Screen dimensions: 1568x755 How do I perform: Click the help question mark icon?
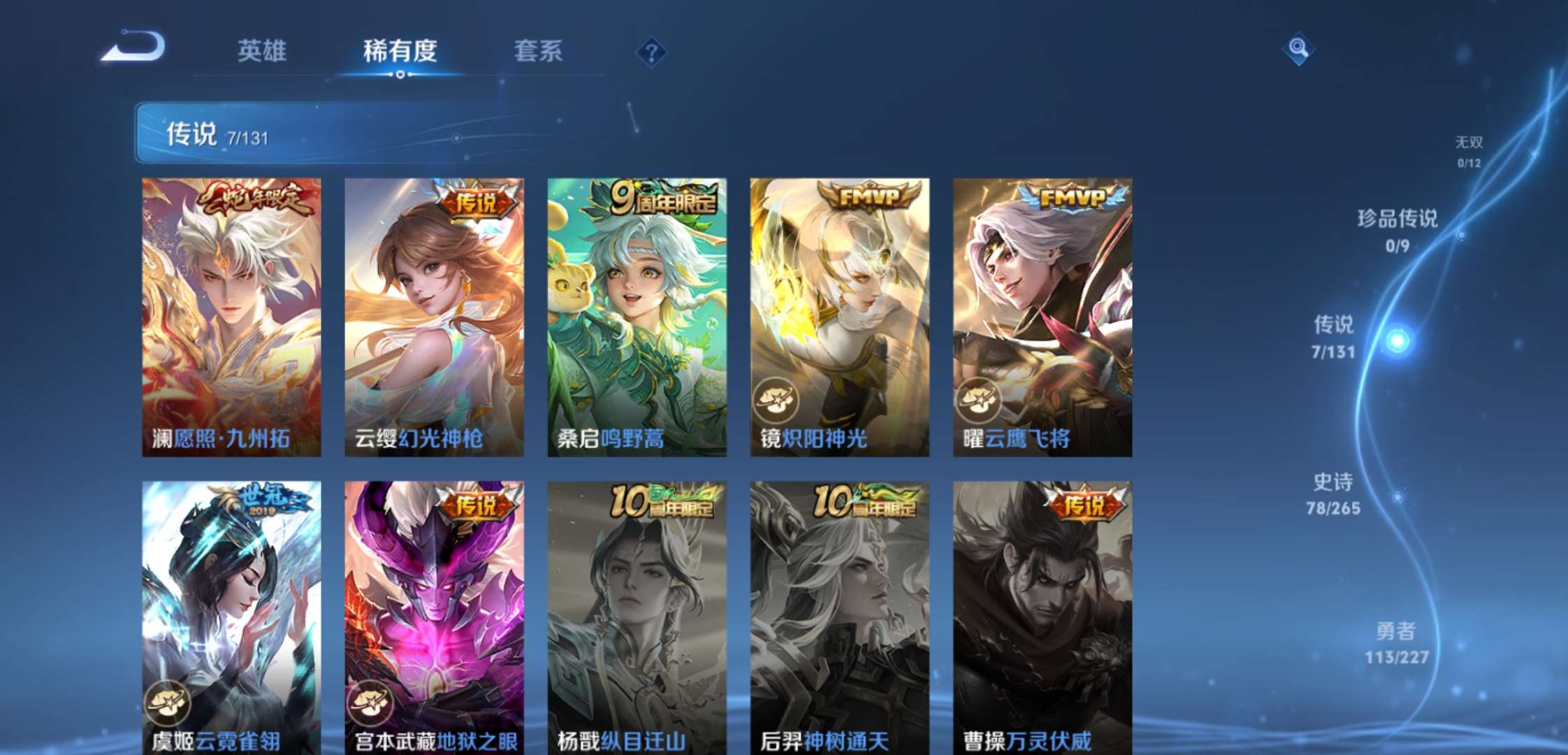(x=651, y=53)
